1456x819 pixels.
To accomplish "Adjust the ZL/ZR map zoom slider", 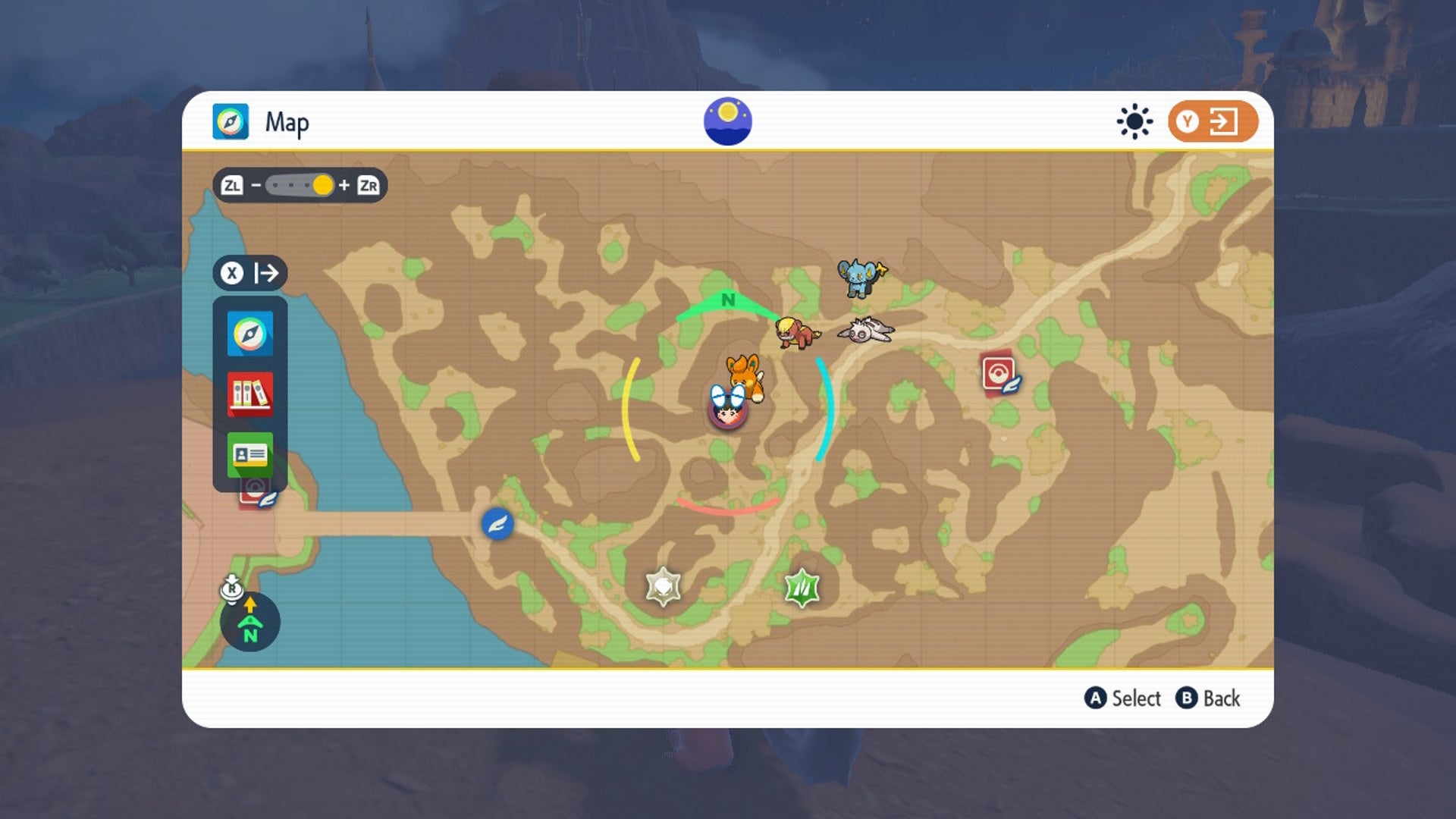I will click(x=322, y=184).
